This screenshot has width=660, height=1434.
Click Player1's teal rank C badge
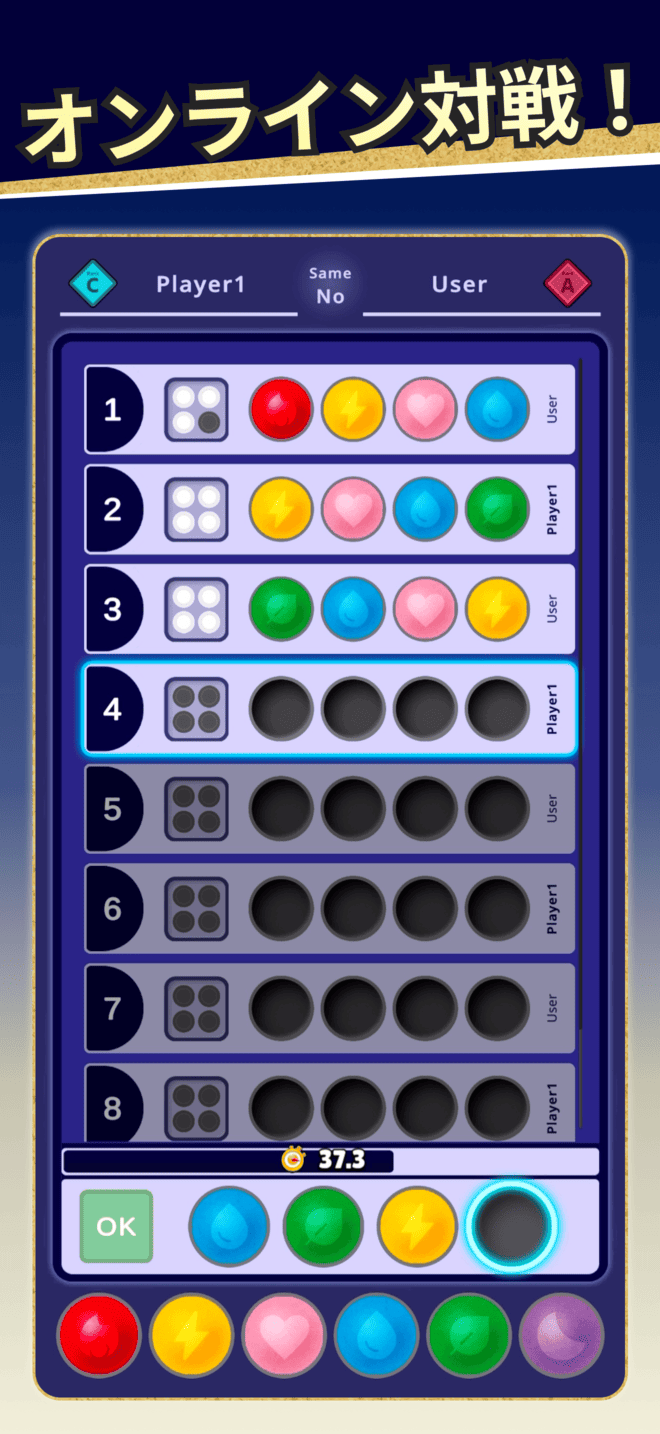93,284
